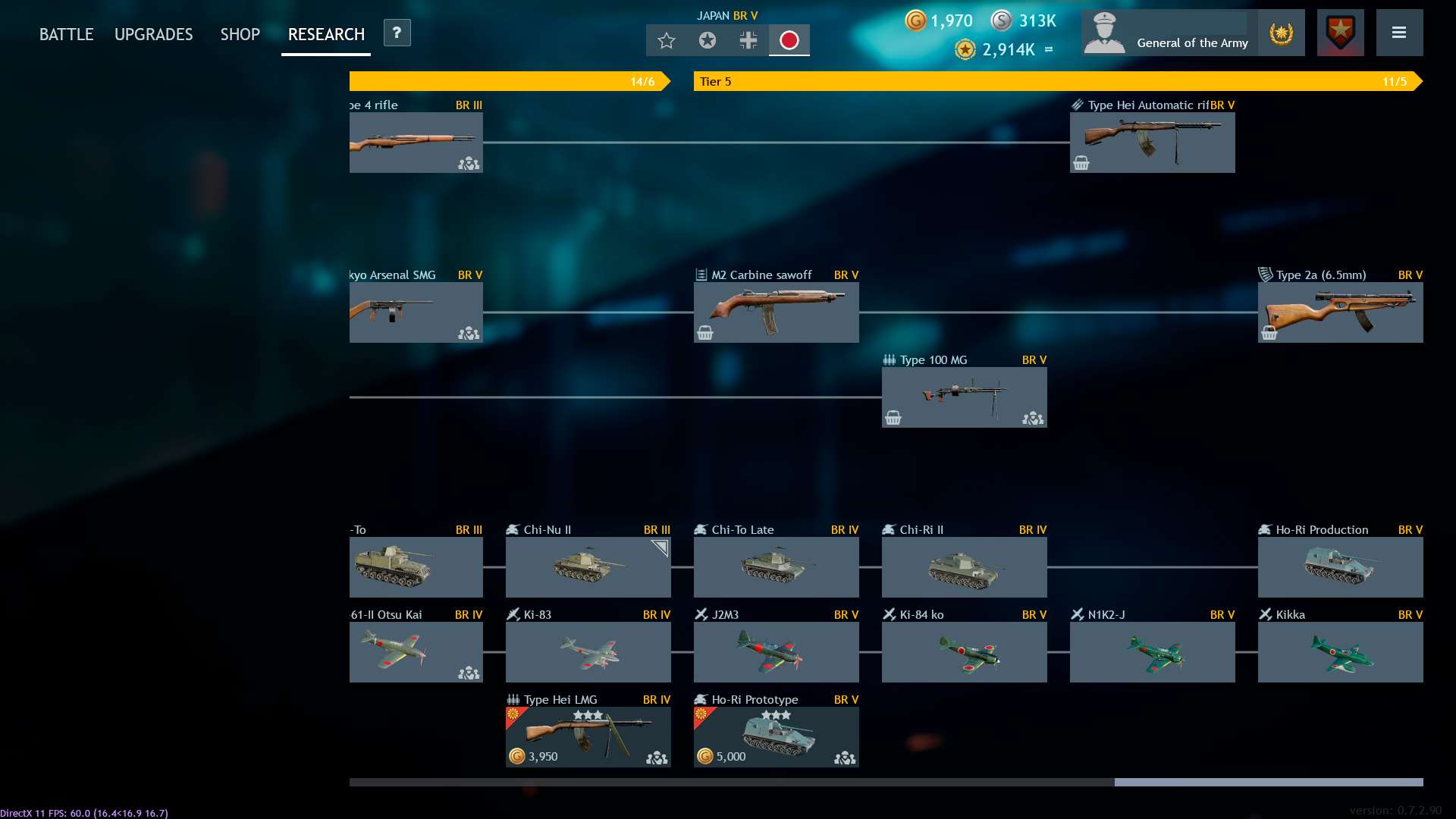
Task: Click the silver coins currency icon
Action: (x=1003, y=21)
